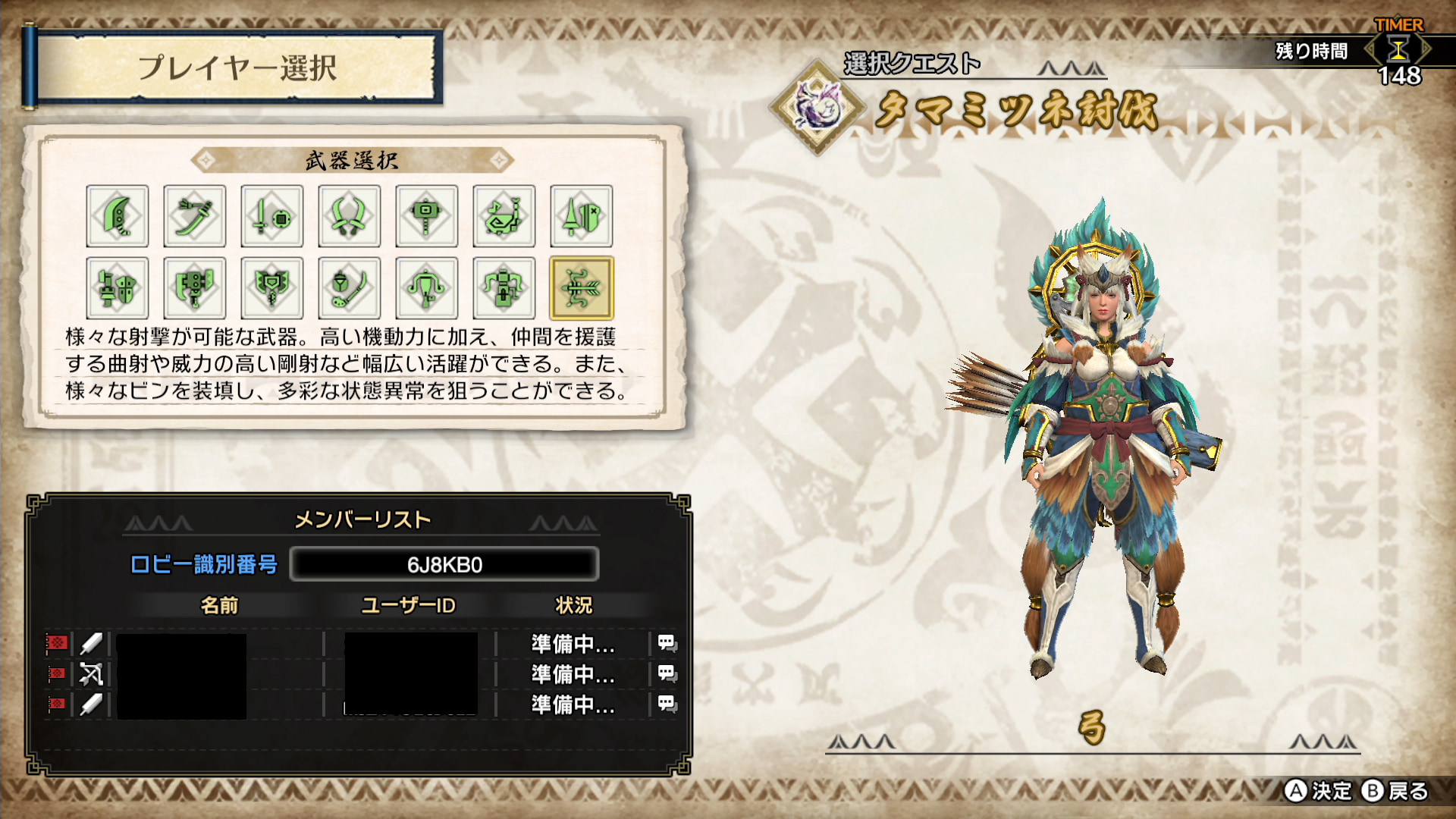Select the Dual Blades weapon icon

tap(350, 216)
